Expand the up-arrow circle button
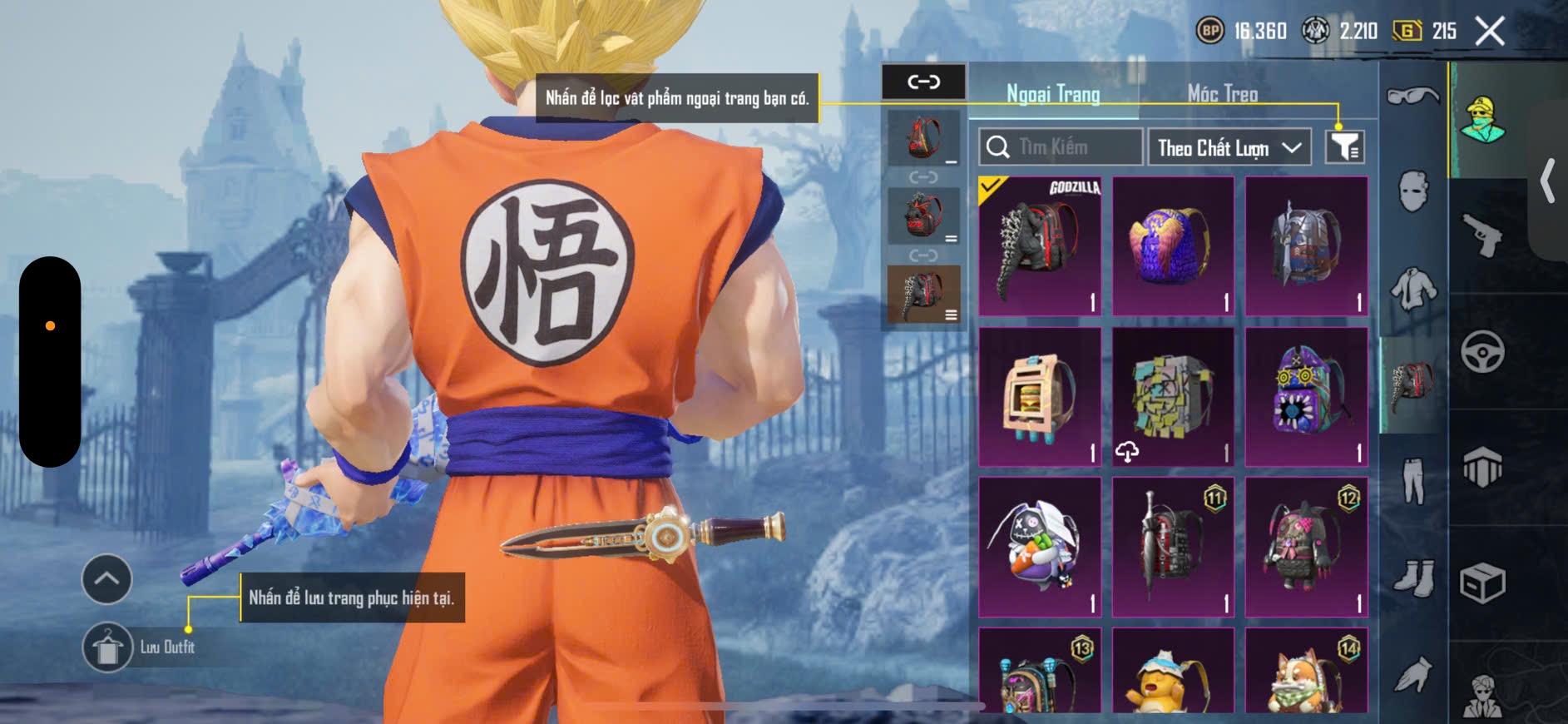The height and width of the screenshot is (724, 1568). (106, 578)
